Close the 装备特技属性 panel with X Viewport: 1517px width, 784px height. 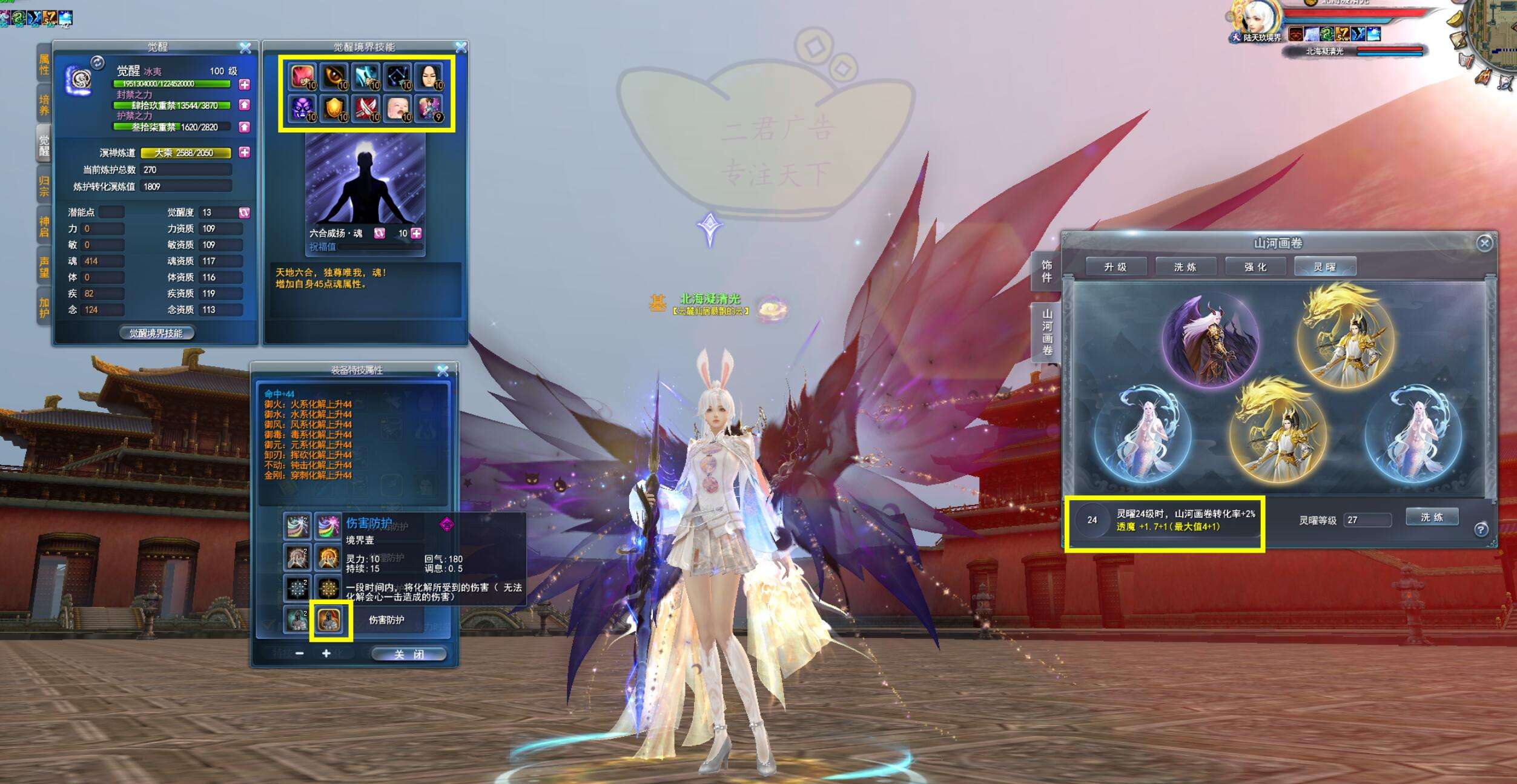[x=443, y=371]
